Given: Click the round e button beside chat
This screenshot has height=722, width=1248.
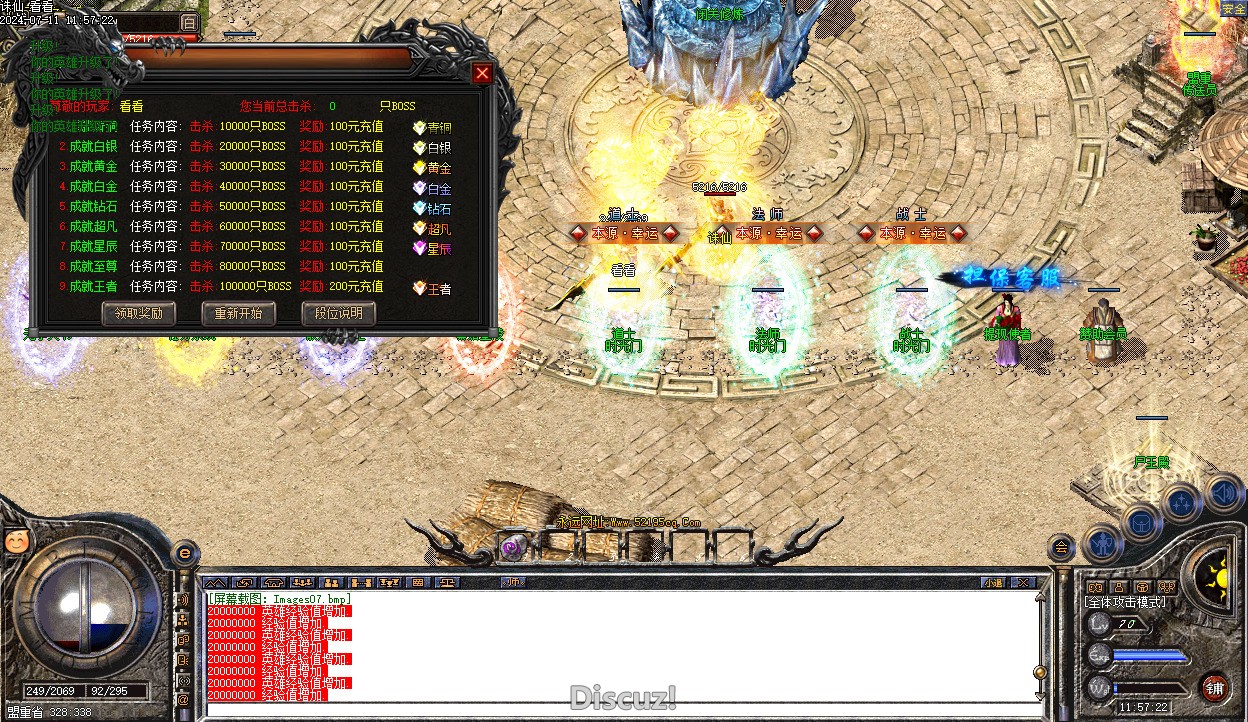Looking at the screenshot, I should (x=185, y=552).
